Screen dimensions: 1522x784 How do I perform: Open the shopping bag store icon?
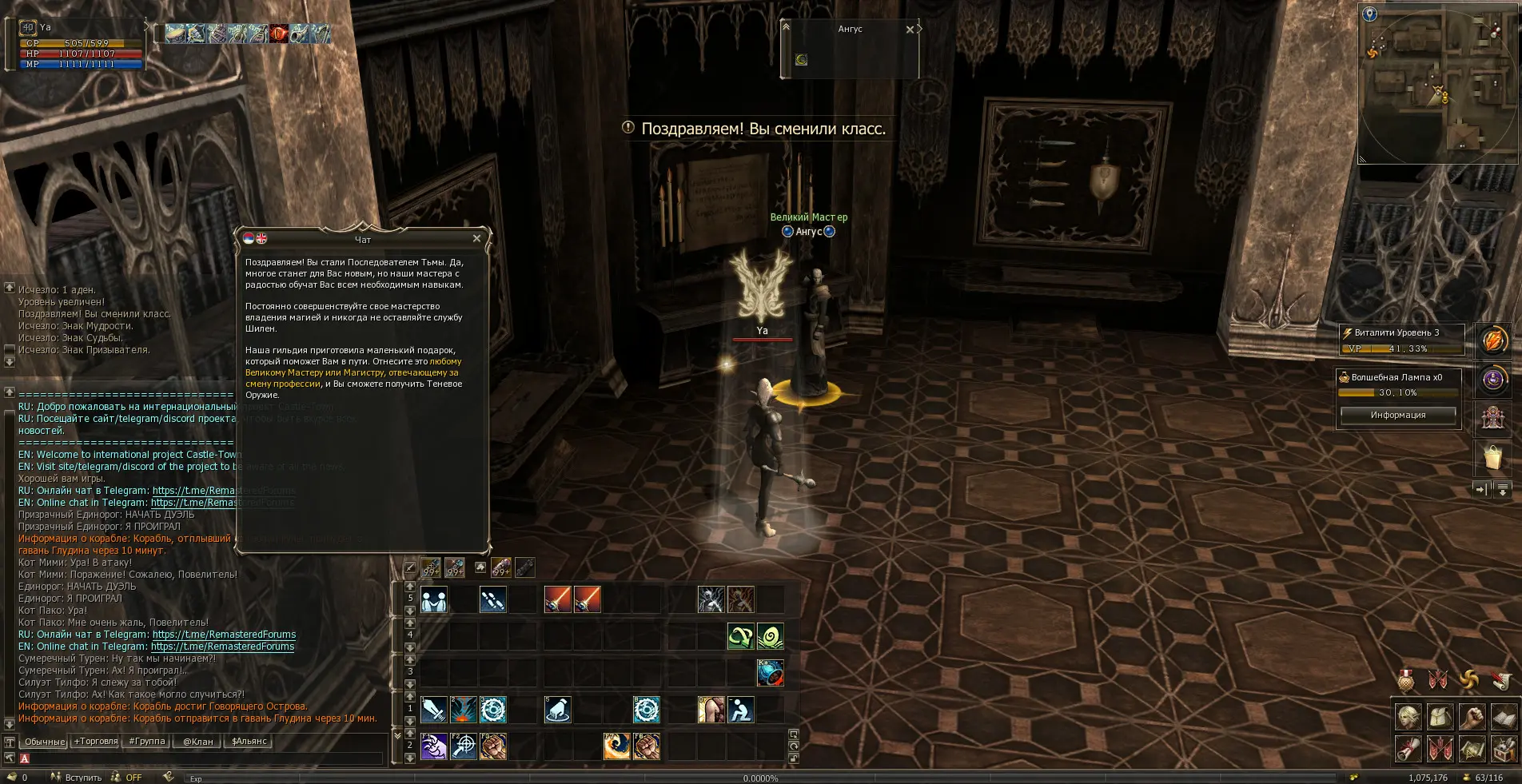pyautogui.click(x=1492, y=457)
